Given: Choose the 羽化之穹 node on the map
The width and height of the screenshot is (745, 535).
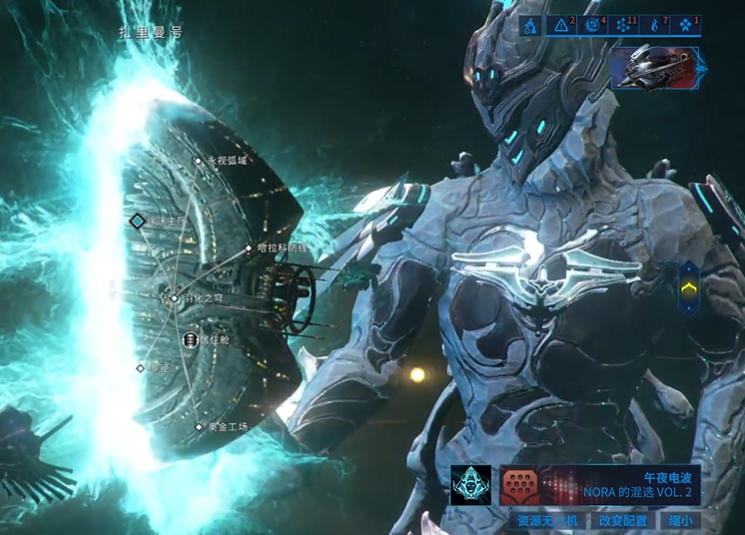Looking at the screenshot, I should (x=175, y=298).
